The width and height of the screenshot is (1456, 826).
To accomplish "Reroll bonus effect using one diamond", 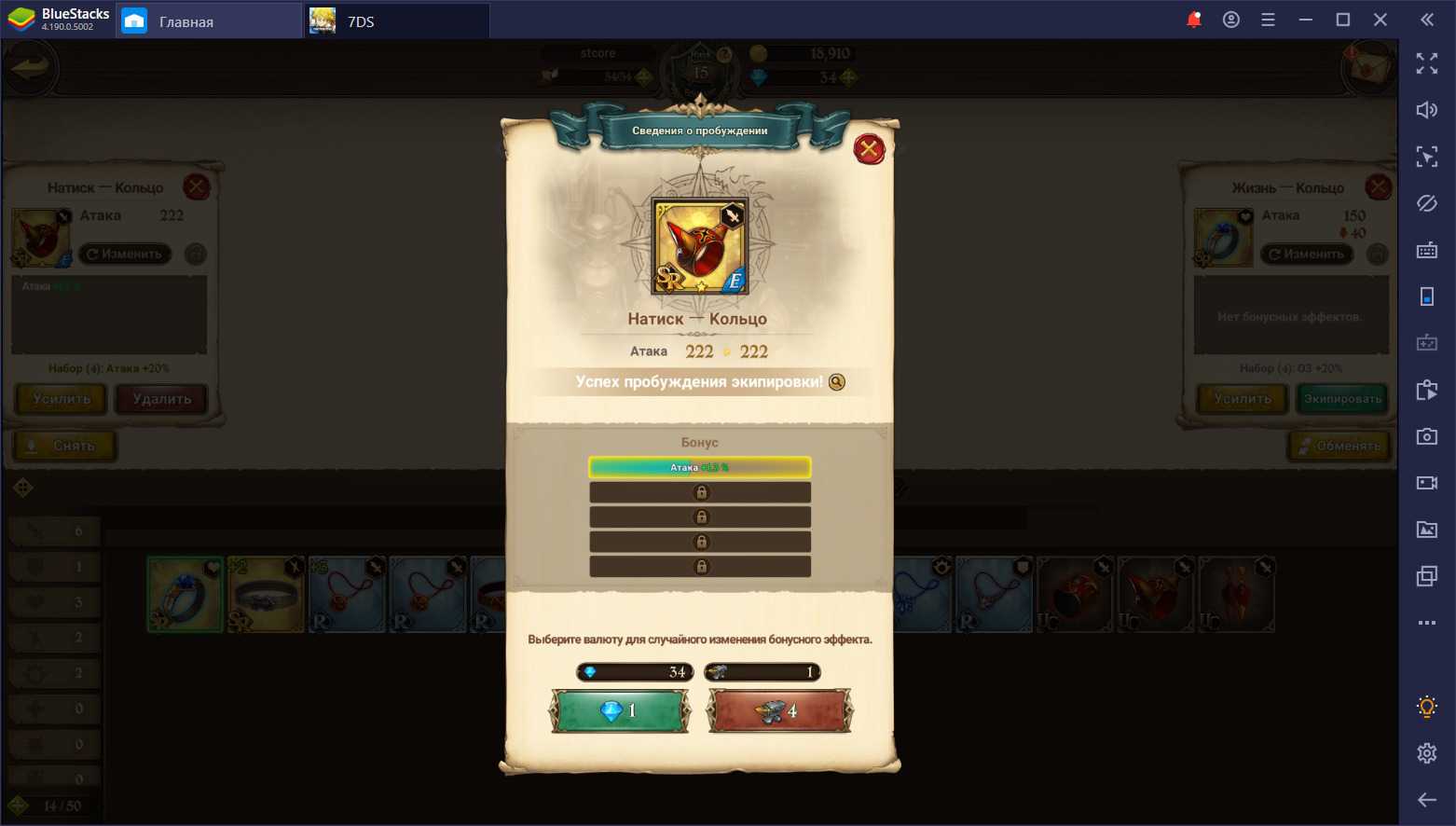I will point(620,711).
